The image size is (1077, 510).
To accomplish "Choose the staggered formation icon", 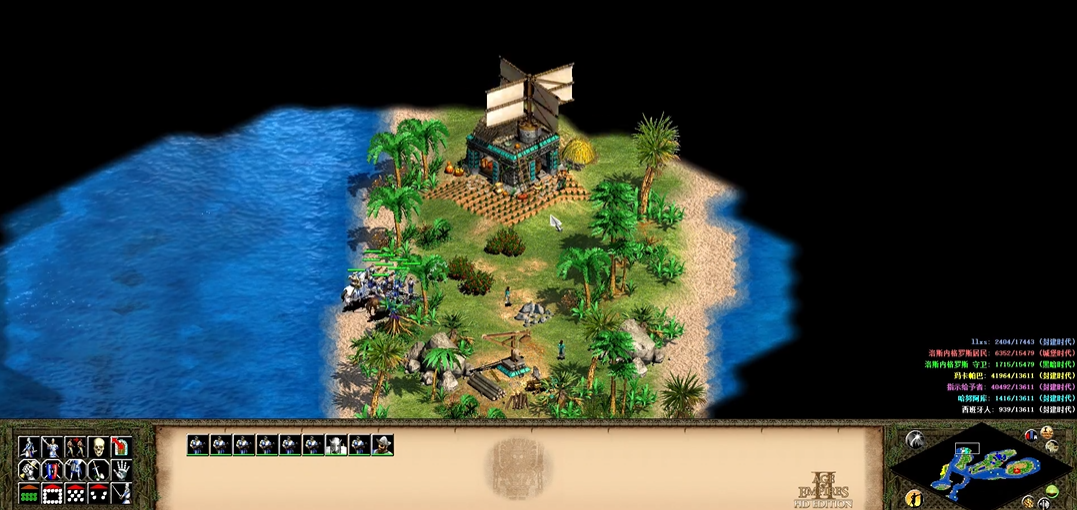I will click(76, 493).
